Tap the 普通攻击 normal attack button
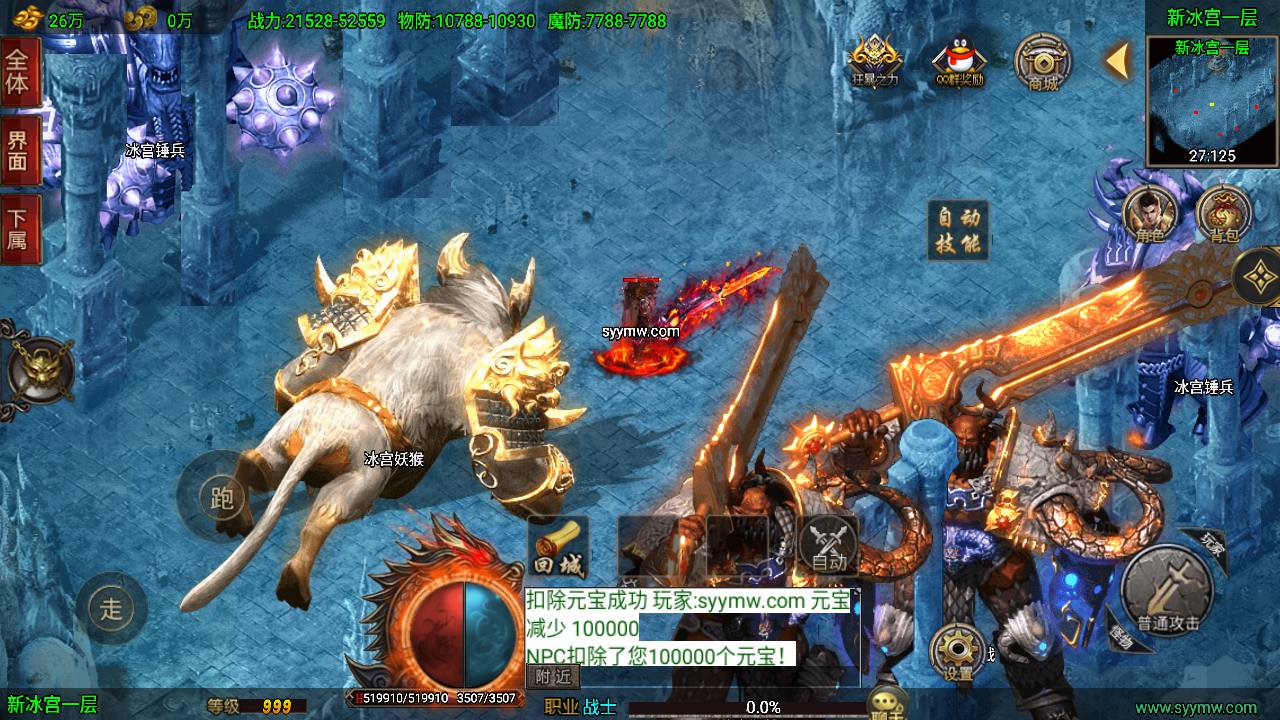The image size is (1280, 720). tap(1167, 592)
